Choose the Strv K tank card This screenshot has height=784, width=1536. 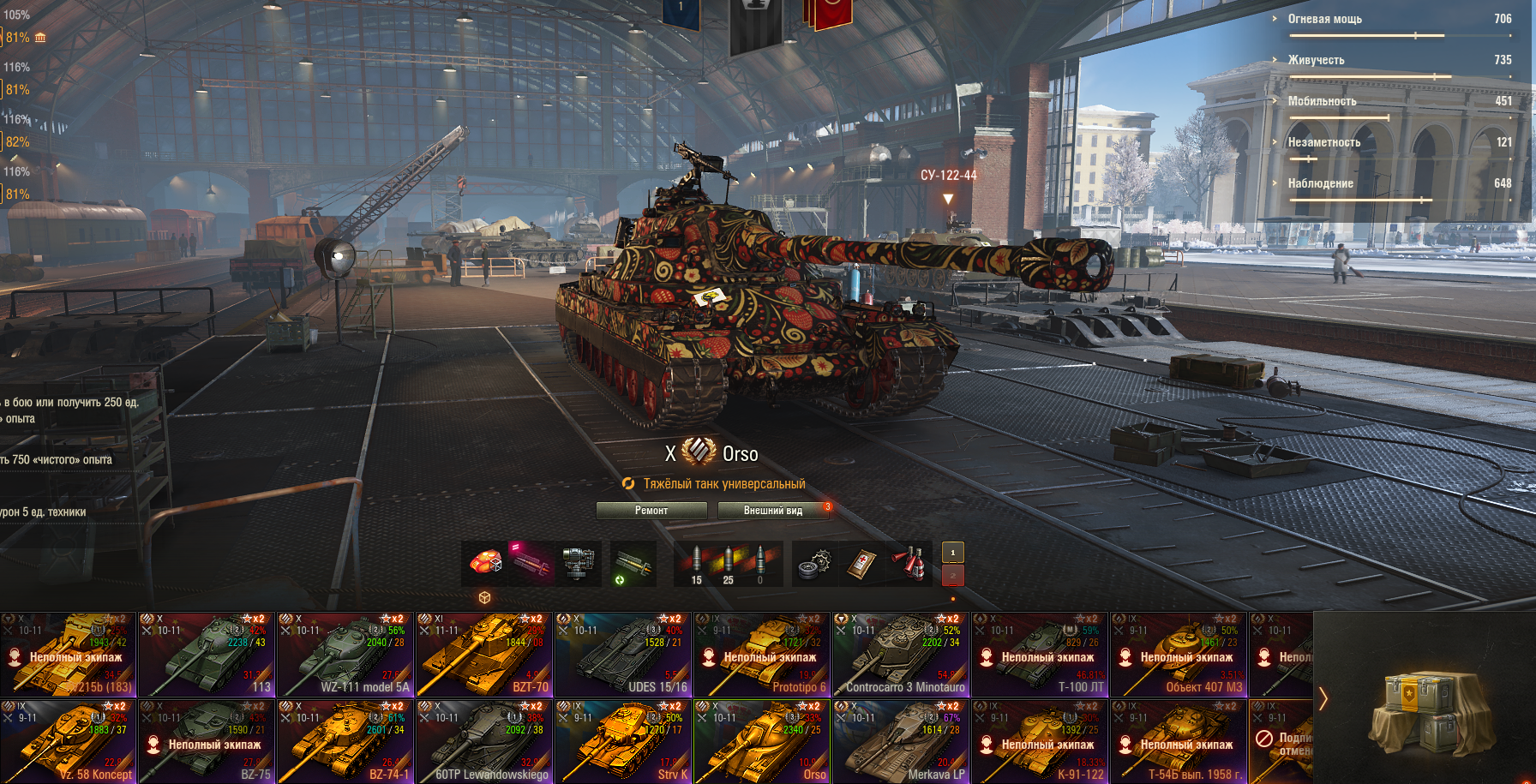623,742
